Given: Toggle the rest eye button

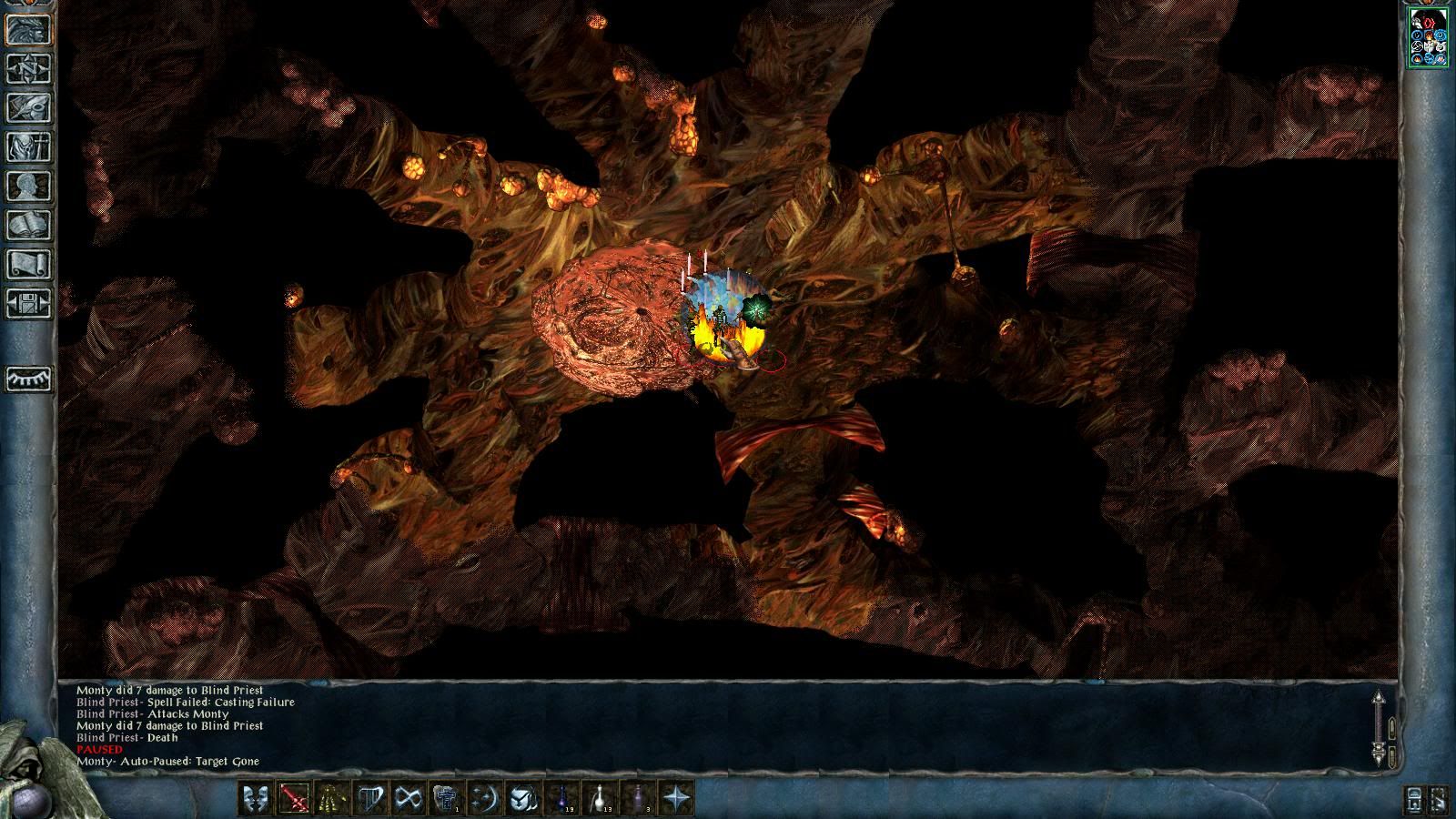Looking at the screenshot, I should point(29,378).
